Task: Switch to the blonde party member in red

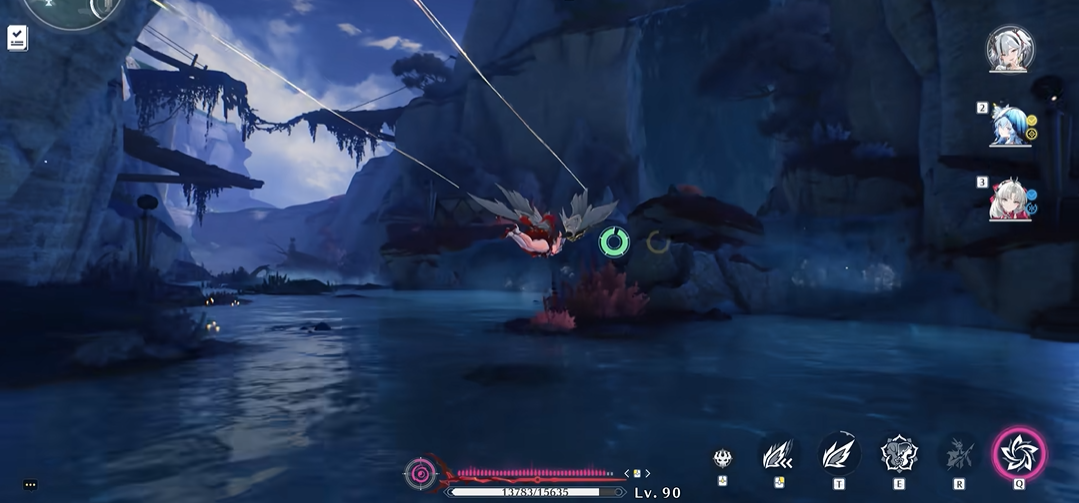Action: point(1008,199)
